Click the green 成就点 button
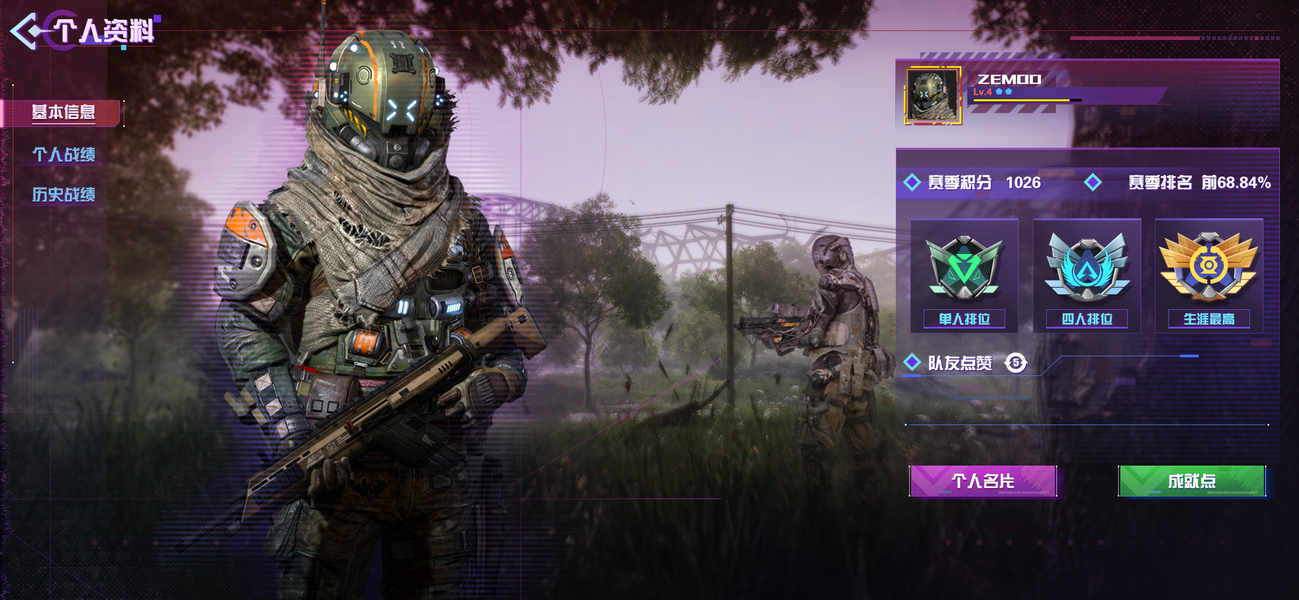This screenshot has width=1299, height=600. [1191, 481]
